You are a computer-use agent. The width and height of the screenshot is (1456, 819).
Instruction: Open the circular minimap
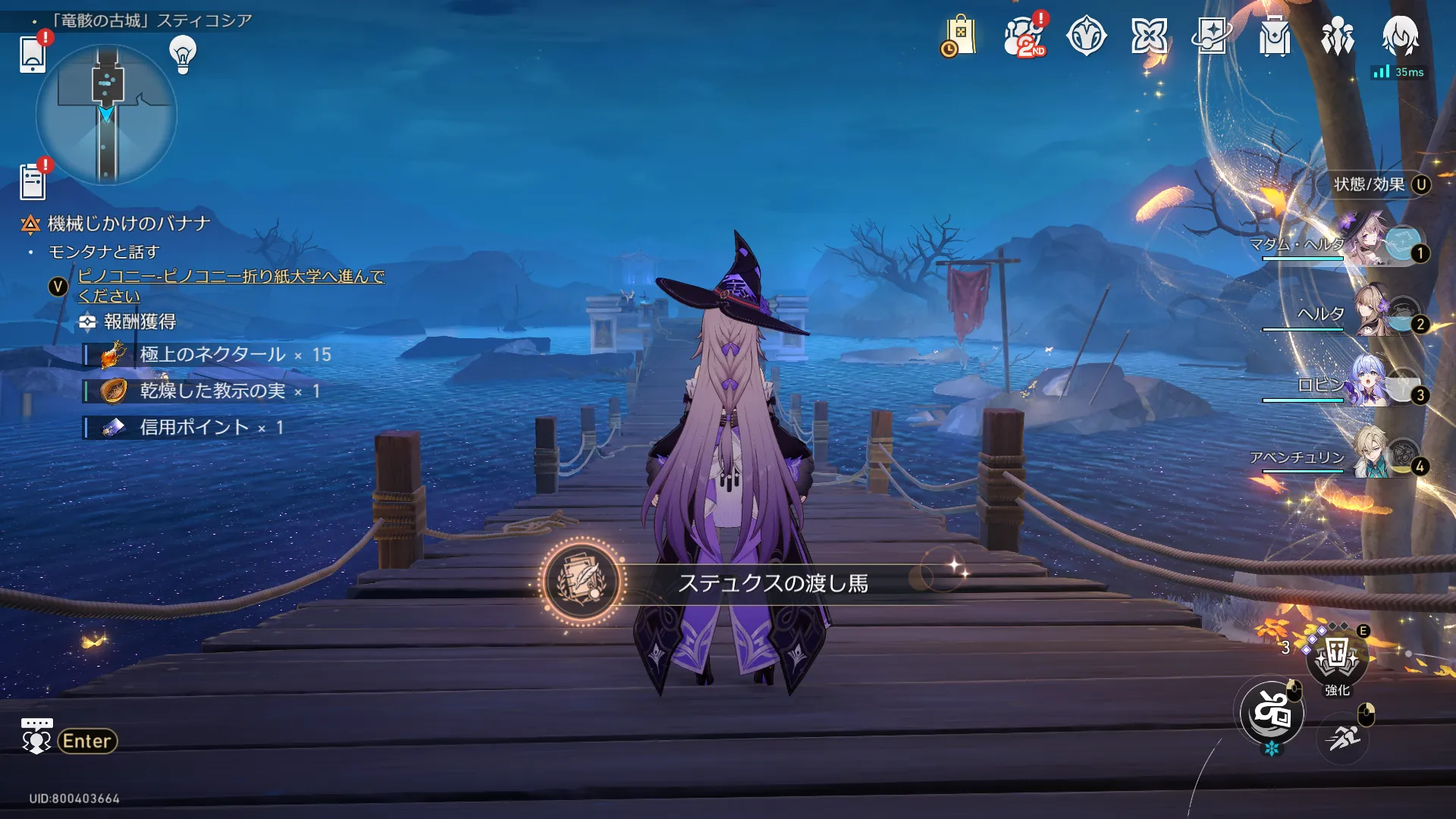106,114
